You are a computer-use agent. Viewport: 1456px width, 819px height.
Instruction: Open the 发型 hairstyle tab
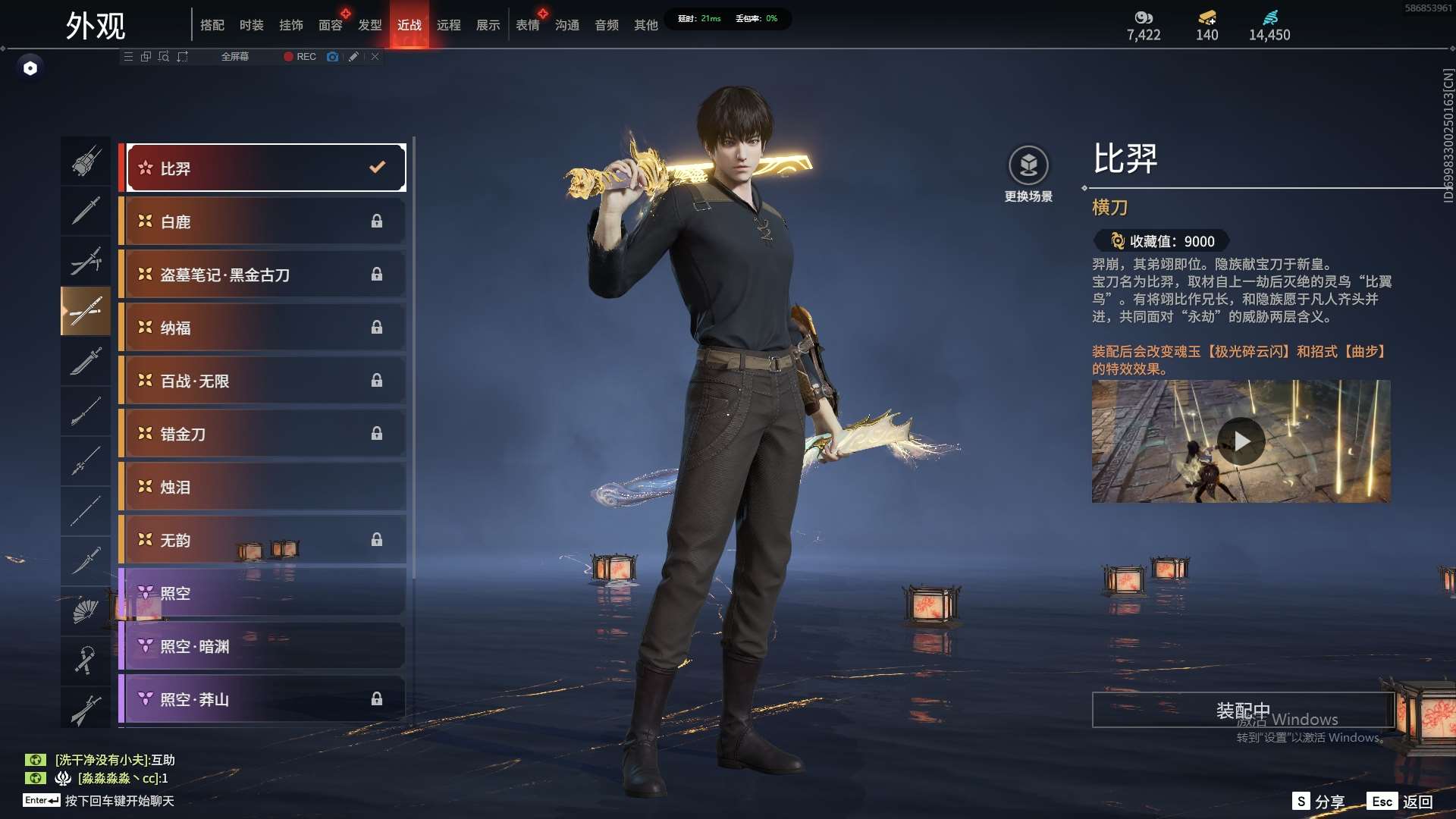pos(369,25)
